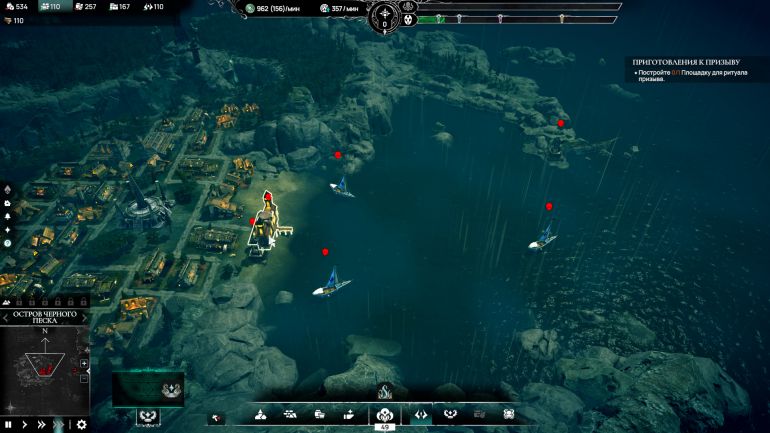Screen dimensions: 770x433
Task: Zoom out the minimap with minus
Action: 84,378
